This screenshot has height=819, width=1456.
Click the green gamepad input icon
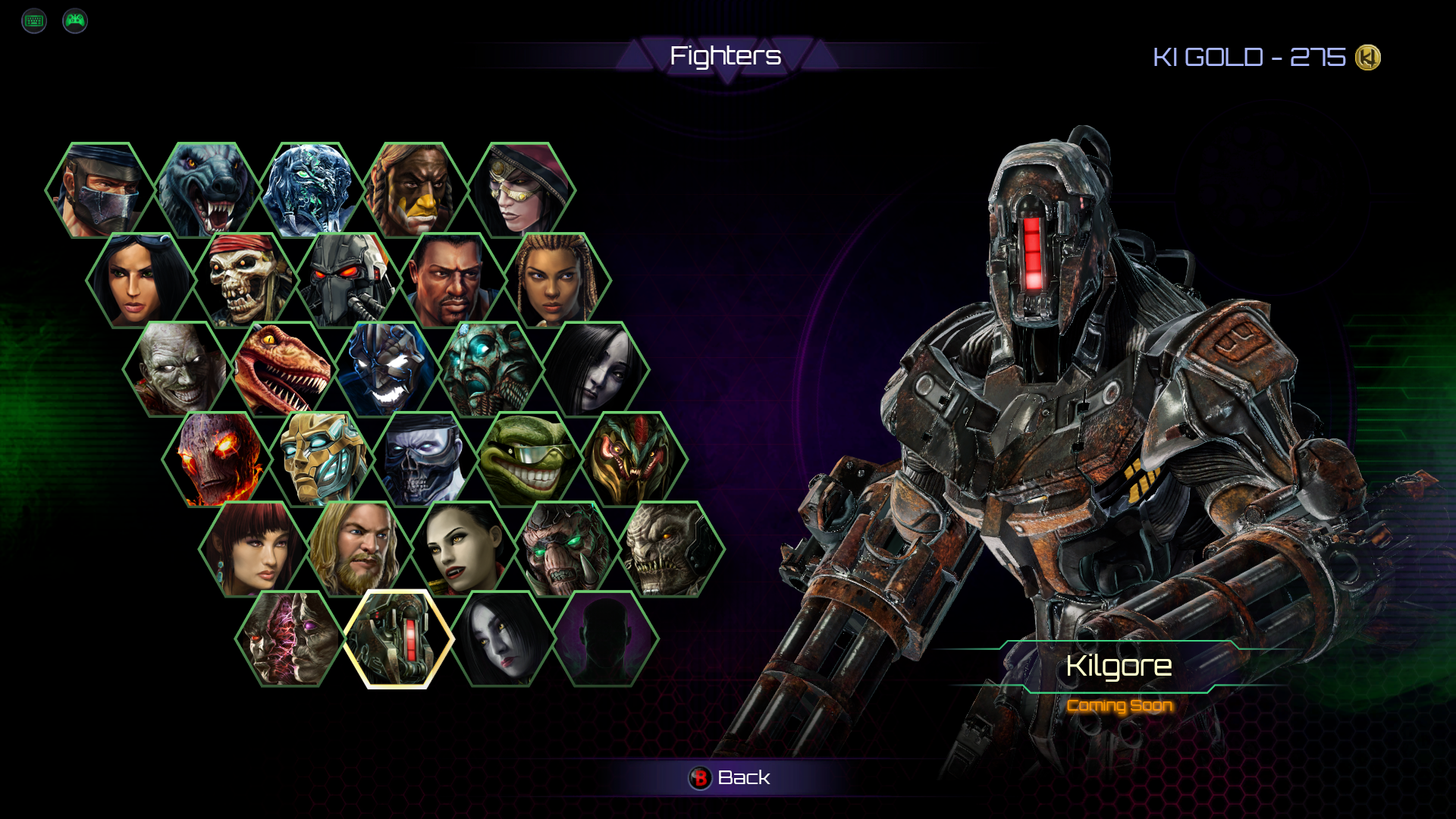coord(75,20)
